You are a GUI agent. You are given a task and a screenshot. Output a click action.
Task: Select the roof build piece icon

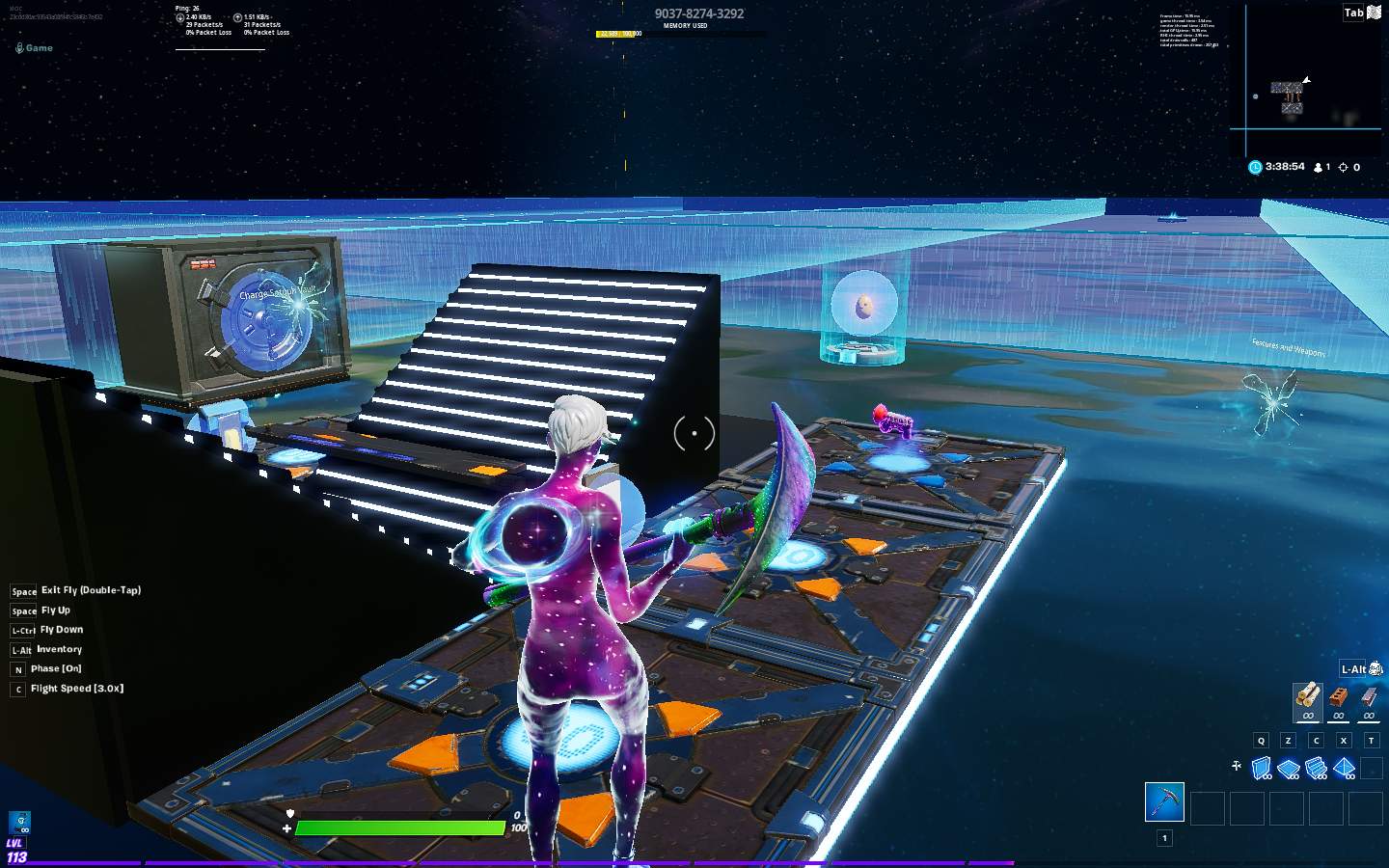(1344, 767)
